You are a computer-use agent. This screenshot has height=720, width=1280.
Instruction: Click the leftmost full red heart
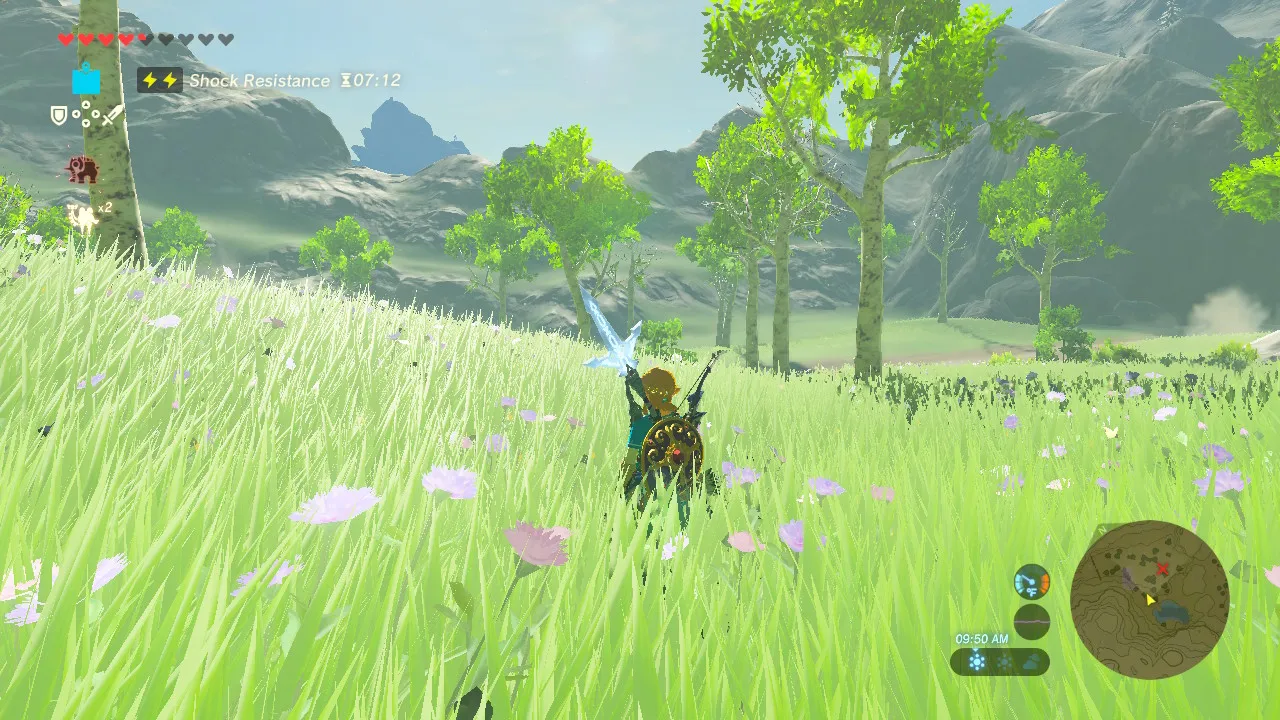point(65,38)
